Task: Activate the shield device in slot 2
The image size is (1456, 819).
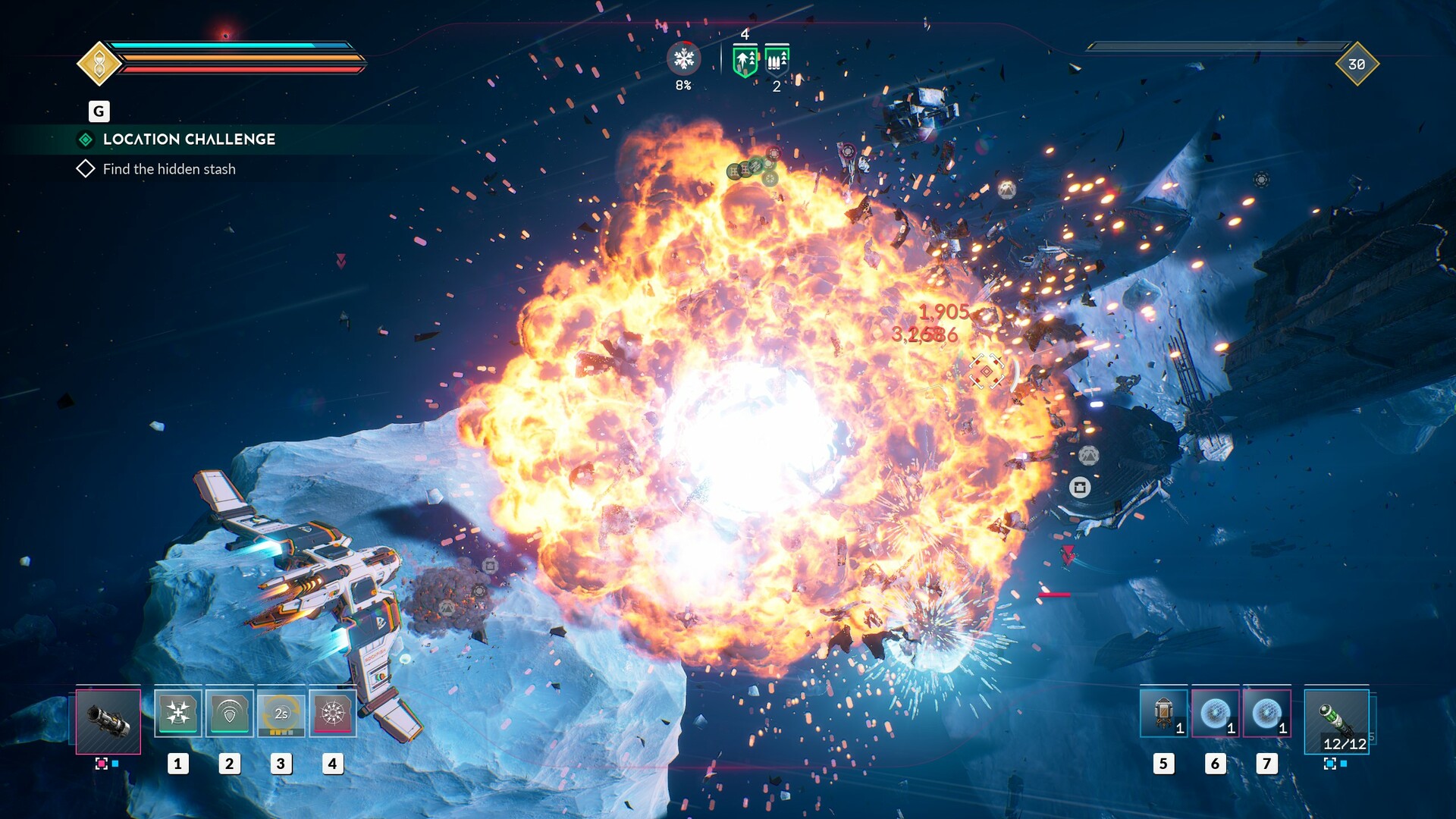Action: (231, 714)
